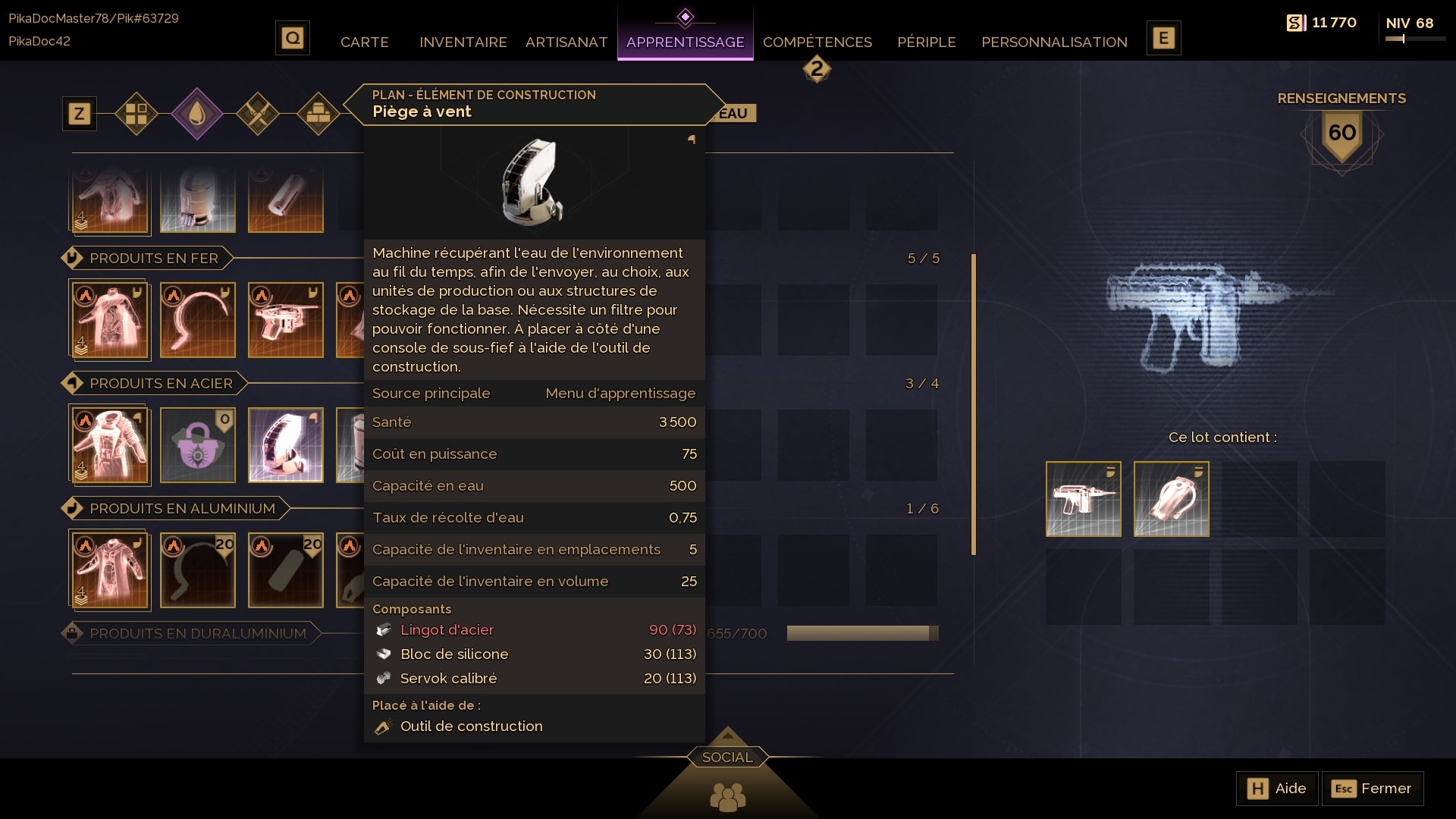Select the APPRENTISSAGE tab
Screen dimensions: 1456x819
pyautogui.click(x=685, y=42)
